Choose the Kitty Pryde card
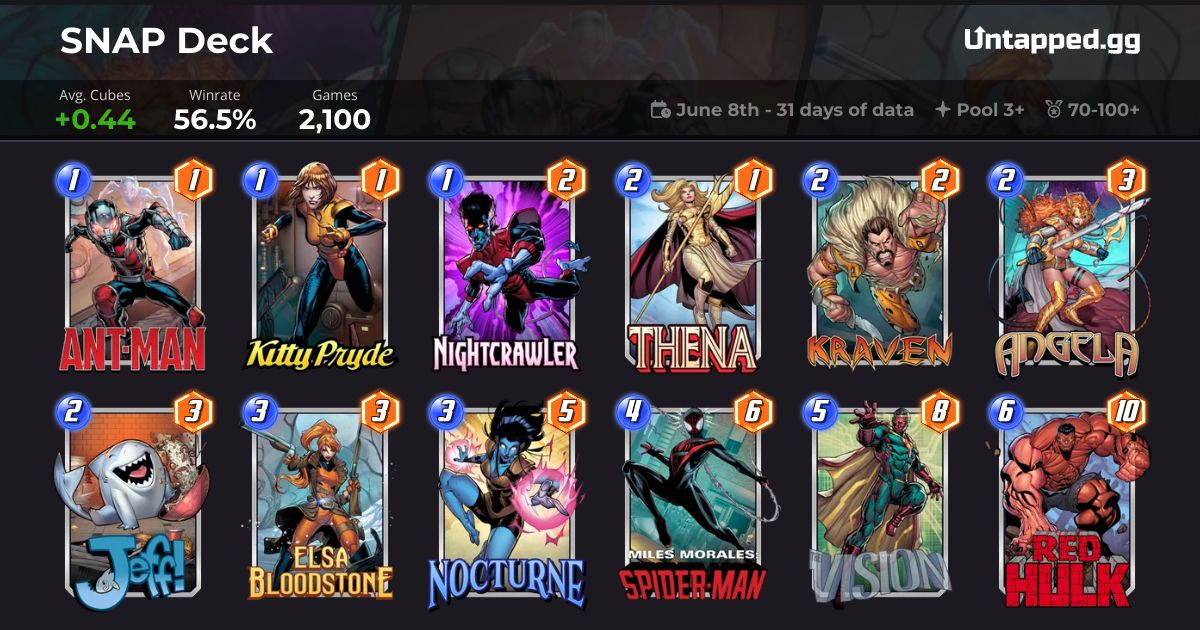Viewport: 1200px width, 630px height. tap(320, 268)
